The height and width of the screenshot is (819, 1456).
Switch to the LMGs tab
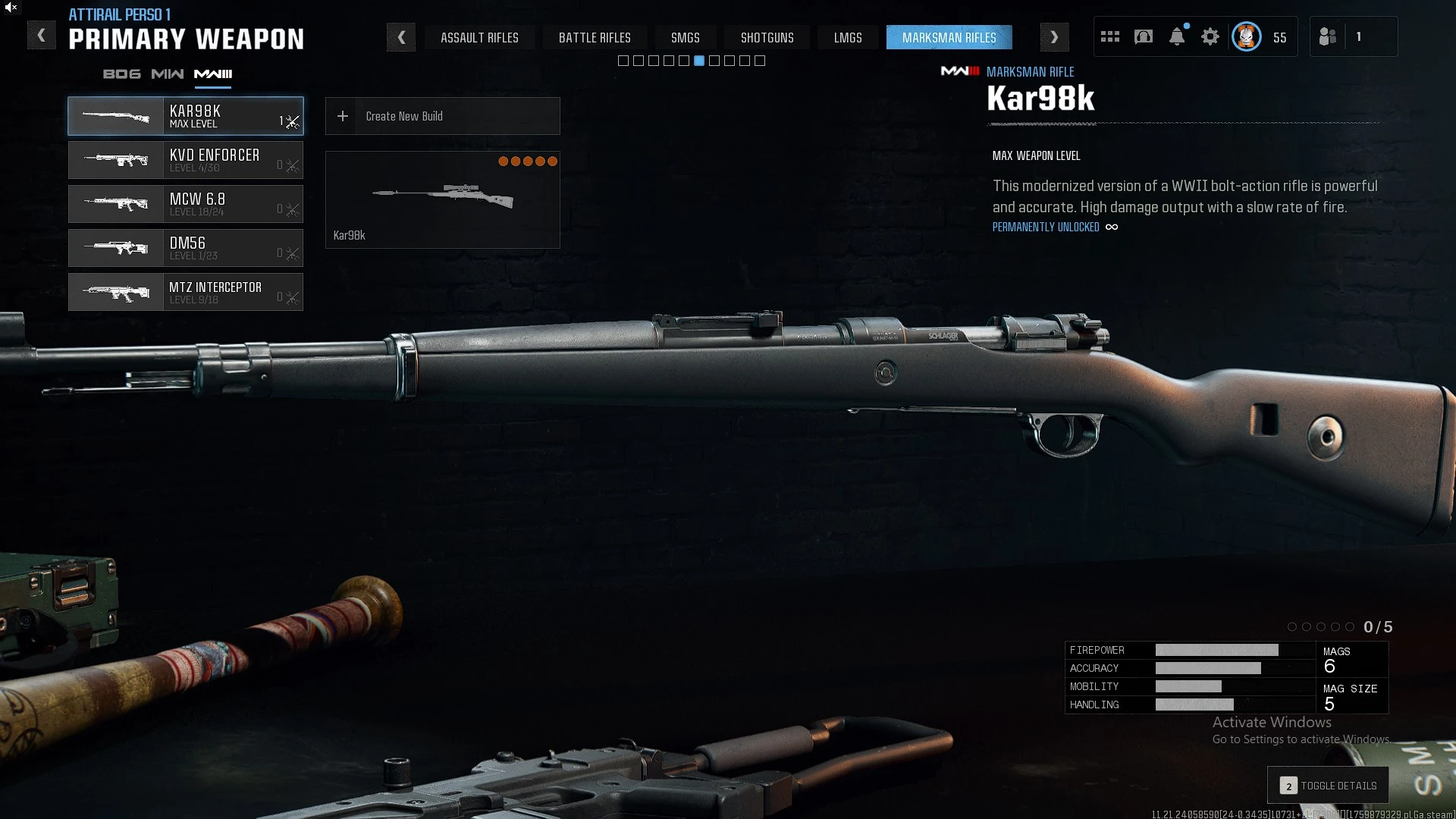[848, 38]
